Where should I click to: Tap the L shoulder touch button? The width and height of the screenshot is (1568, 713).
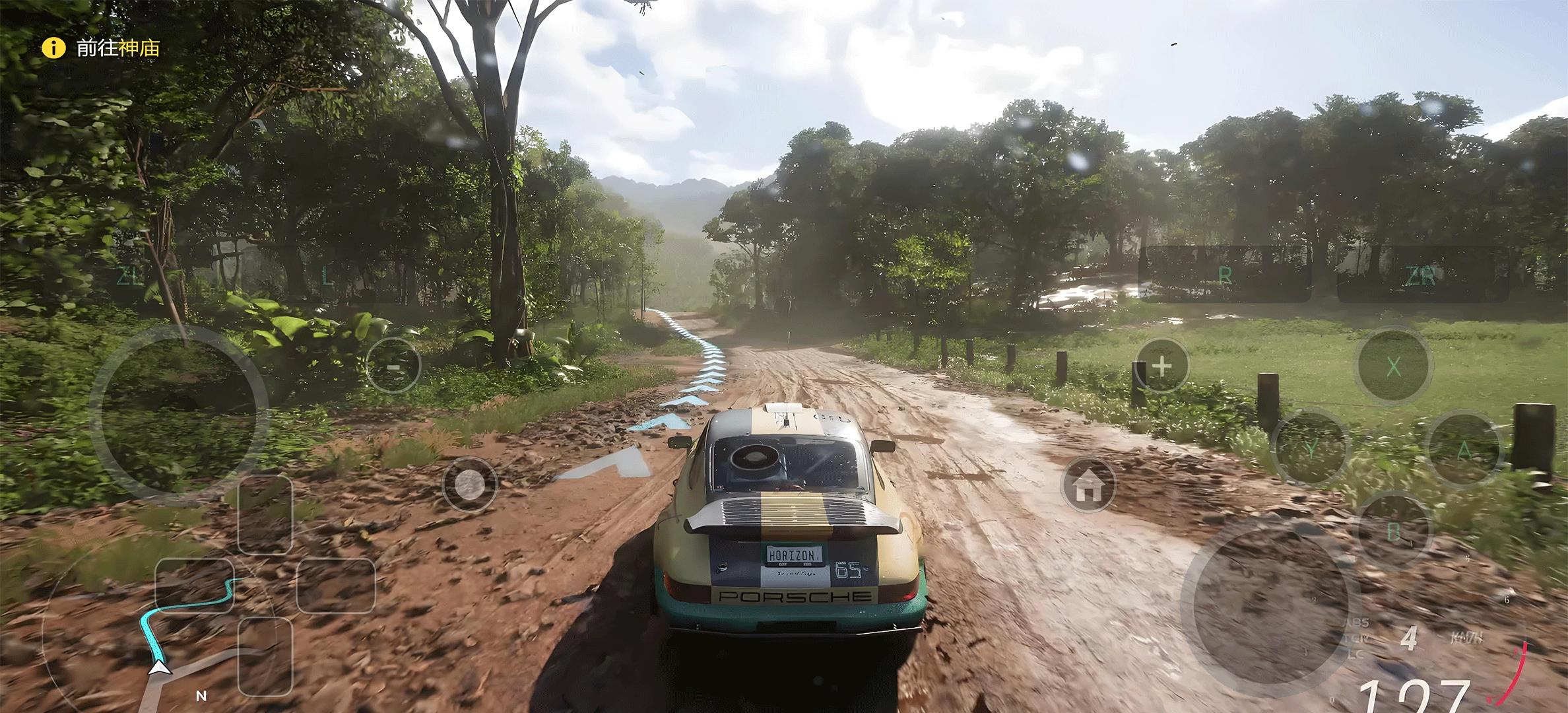[x=327, y=275]
